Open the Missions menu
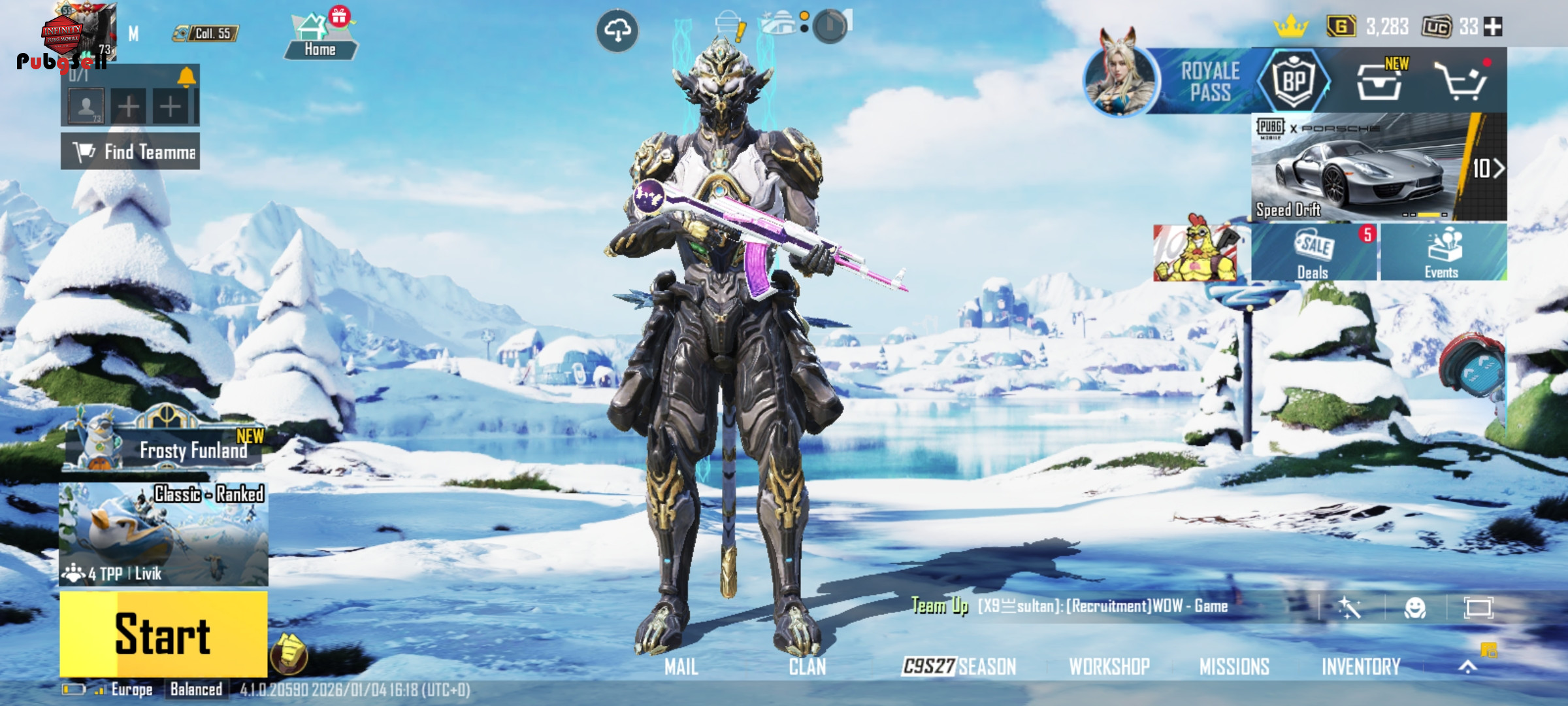The width and height of the screenshot is (1568, 706). pyautogui.click(x=1234, y=666)
